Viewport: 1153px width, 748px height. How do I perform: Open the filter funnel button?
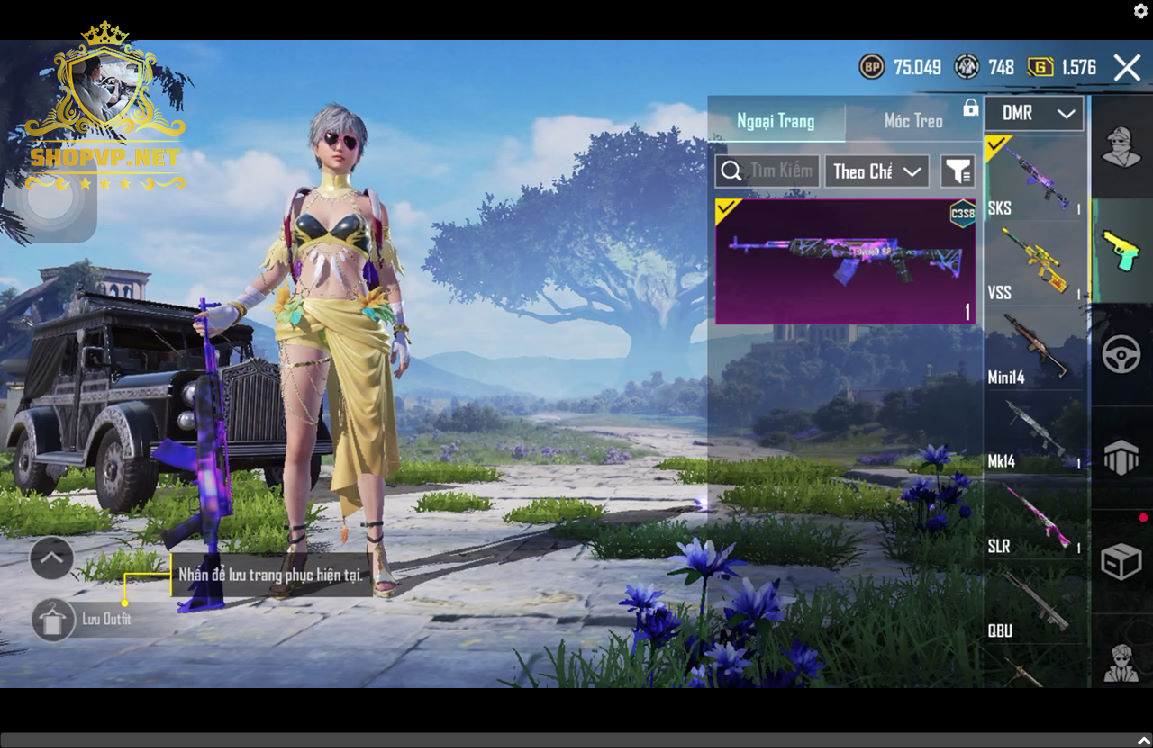[957, 172]
